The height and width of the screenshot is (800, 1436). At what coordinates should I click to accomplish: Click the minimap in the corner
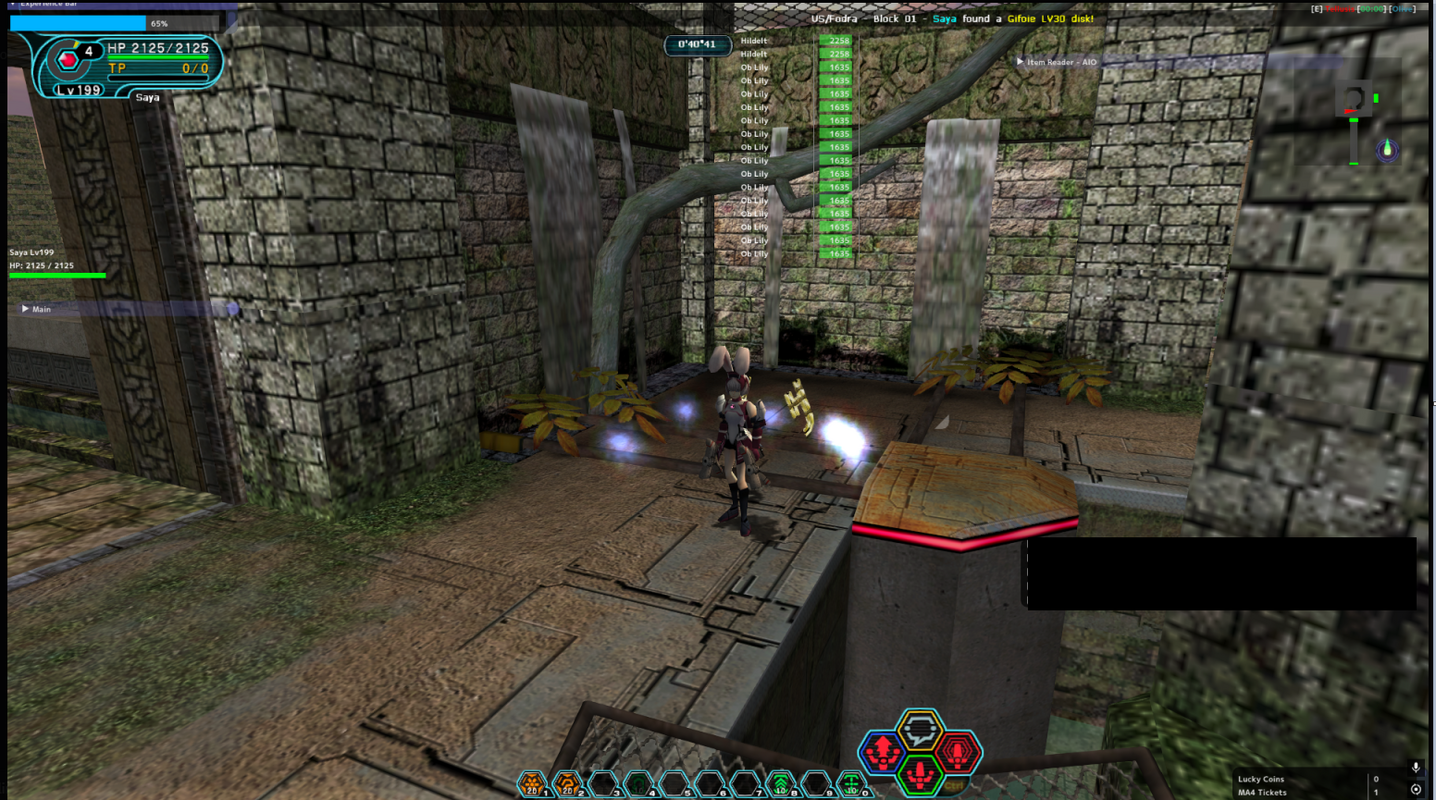pyautogui.click(x=1361, y=122)
